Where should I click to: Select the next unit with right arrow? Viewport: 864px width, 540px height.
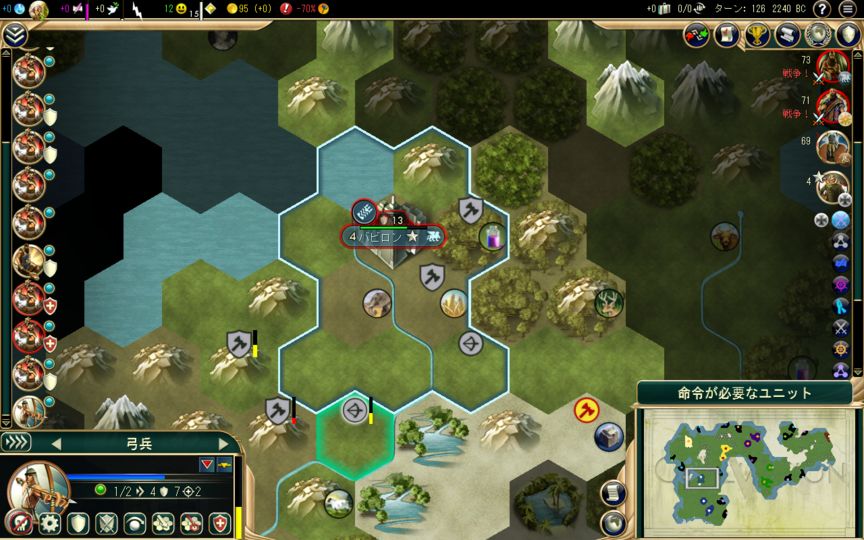click(224, 443)
